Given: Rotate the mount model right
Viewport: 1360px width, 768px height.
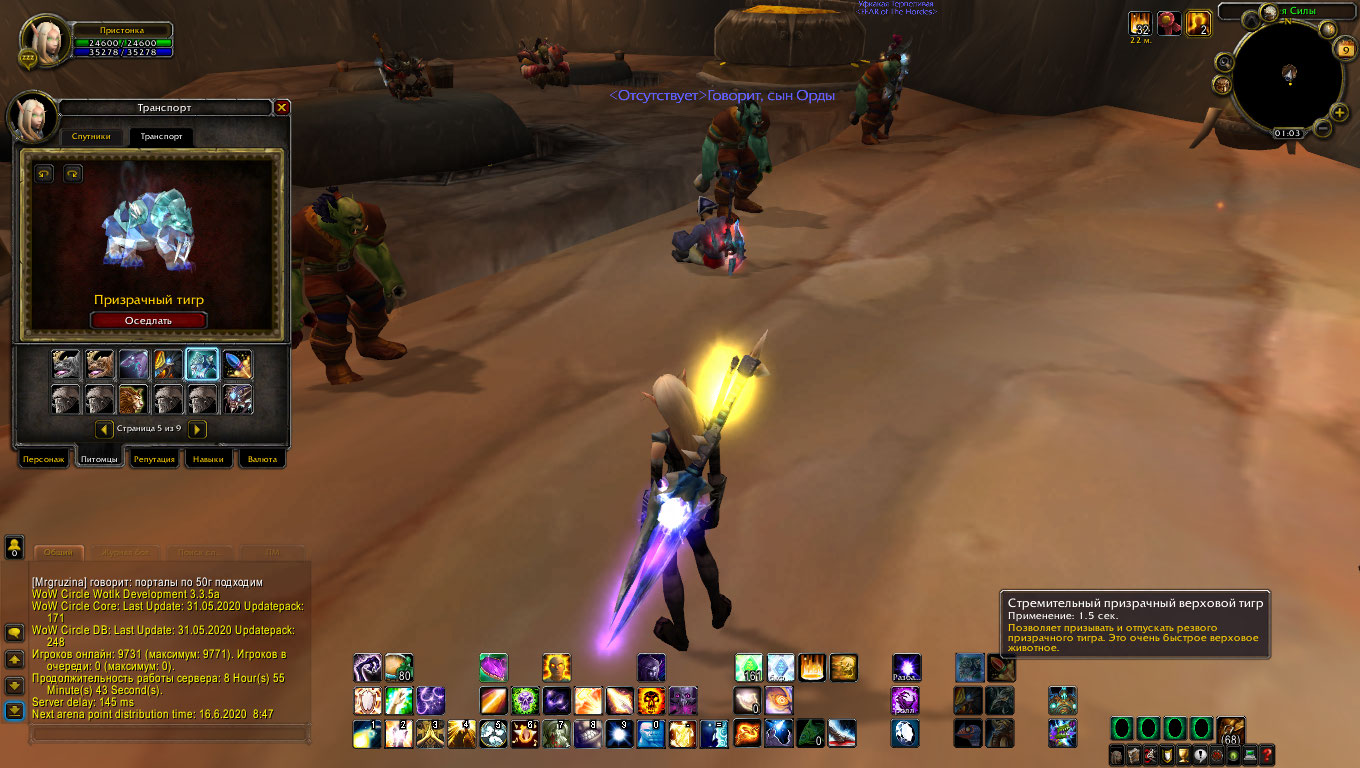Looking at the screenshot, I should point(72,174).
